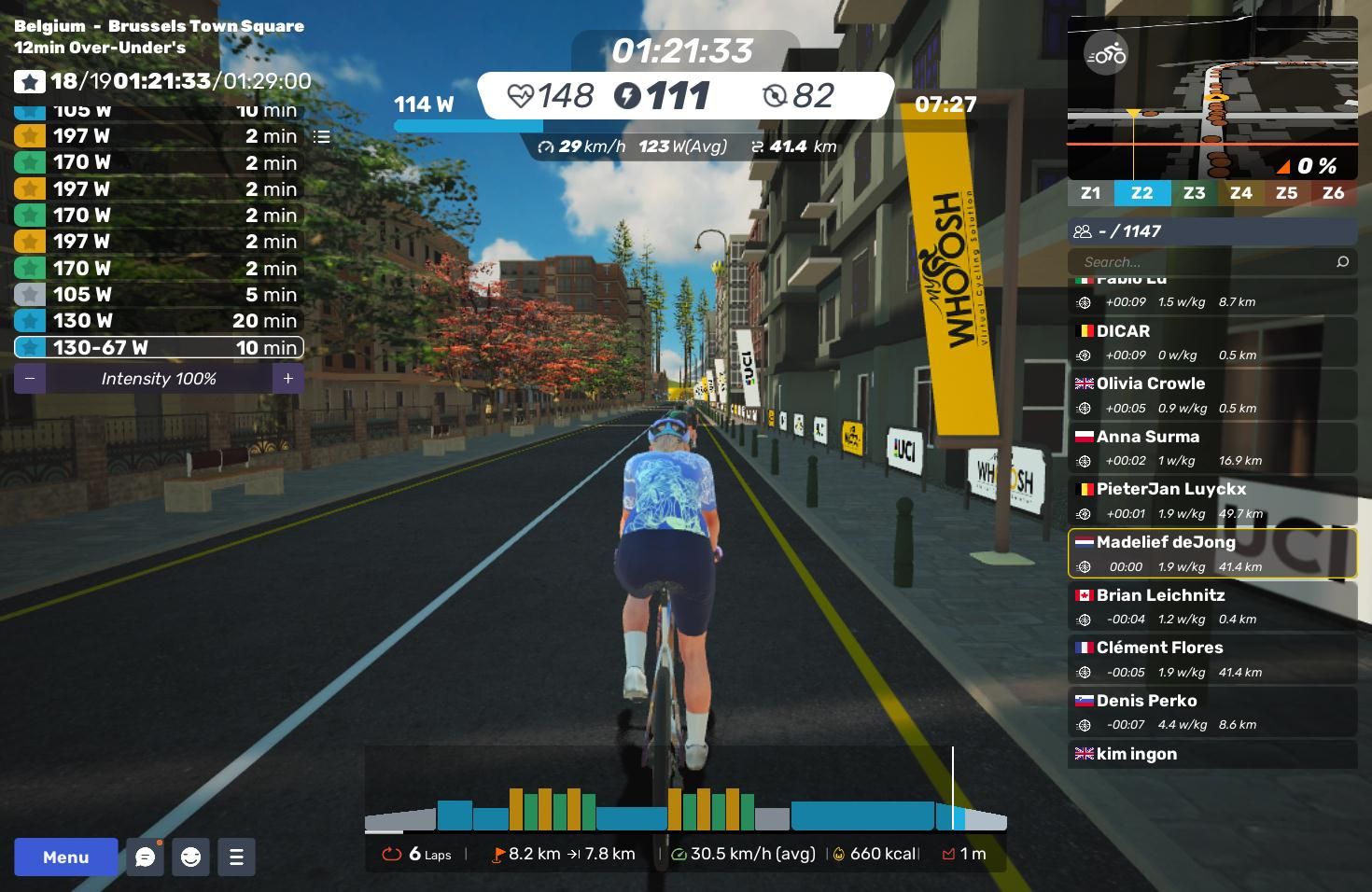Select Madelief deJong highlighted rider row
The width and height of the screenshot is (1372, 892).
click(1211, 553)
